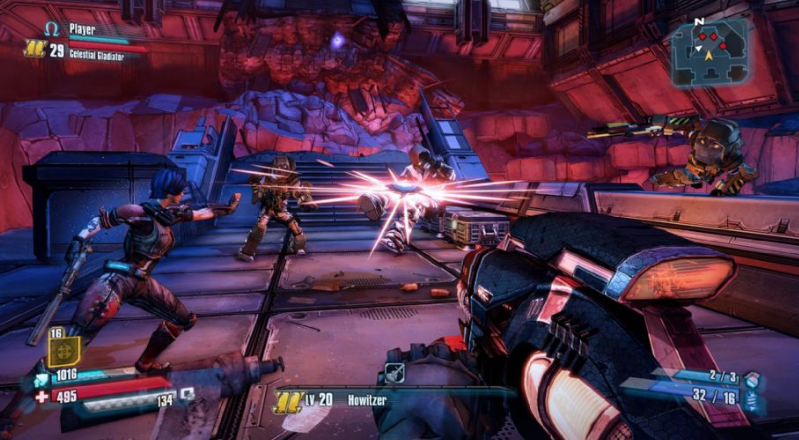This screenshot has height=440, width=799.
Task: Open the minimap in the corner
Action: point(708,49)
